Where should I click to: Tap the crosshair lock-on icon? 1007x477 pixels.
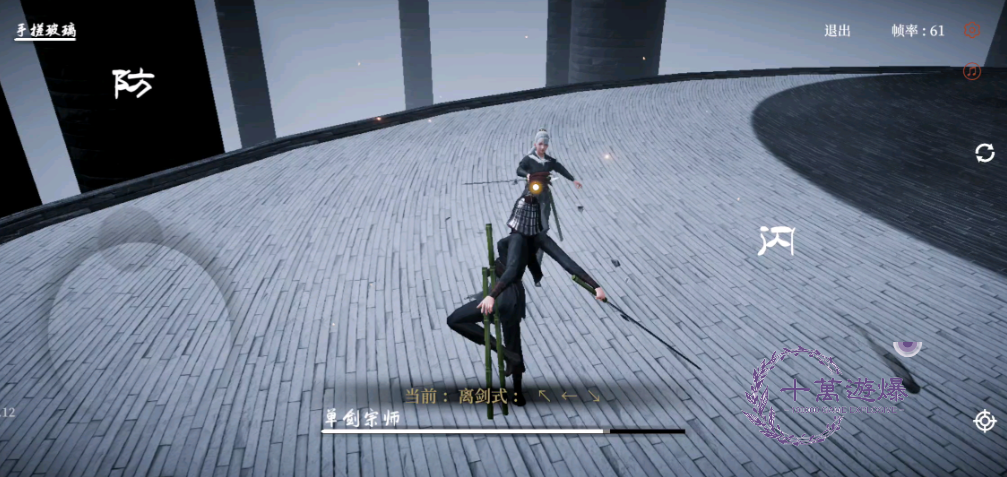point(985,421)
